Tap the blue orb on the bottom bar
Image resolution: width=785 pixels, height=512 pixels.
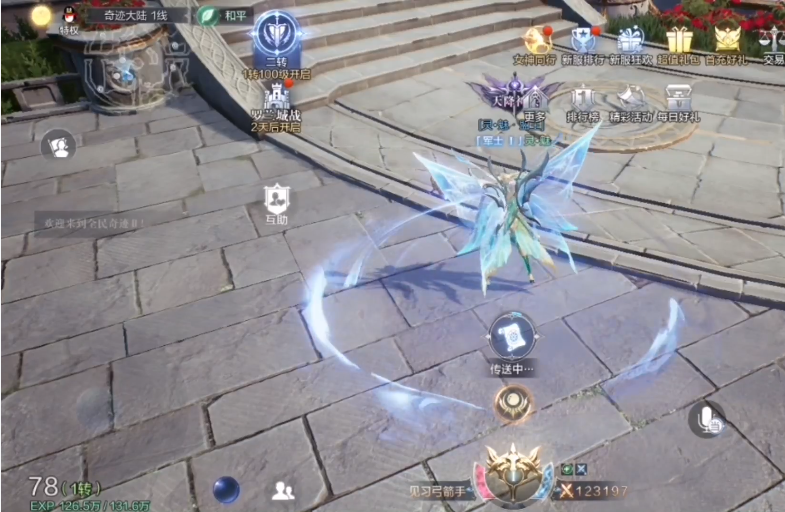[x=226, y=489]
